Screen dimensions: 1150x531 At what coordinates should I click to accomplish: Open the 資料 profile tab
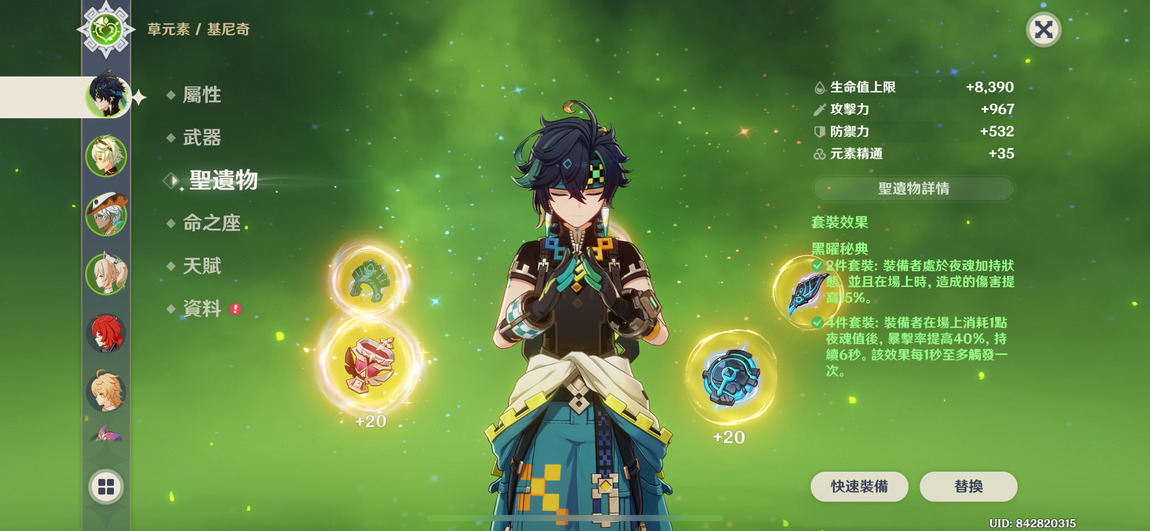tap(201, 309)
